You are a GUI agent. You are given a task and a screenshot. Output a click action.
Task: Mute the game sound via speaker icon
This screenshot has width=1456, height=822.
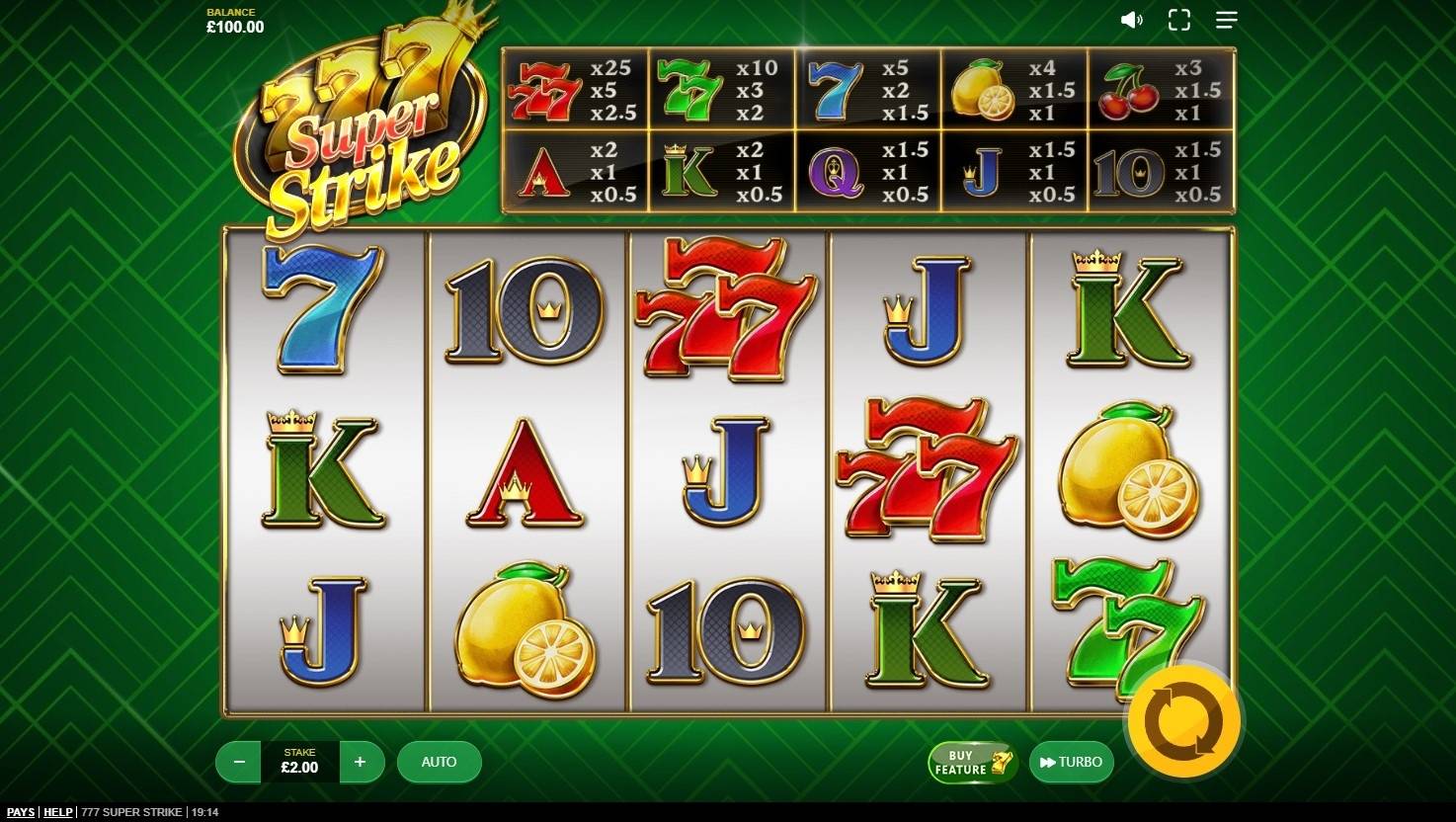[x=1131, y=20]
